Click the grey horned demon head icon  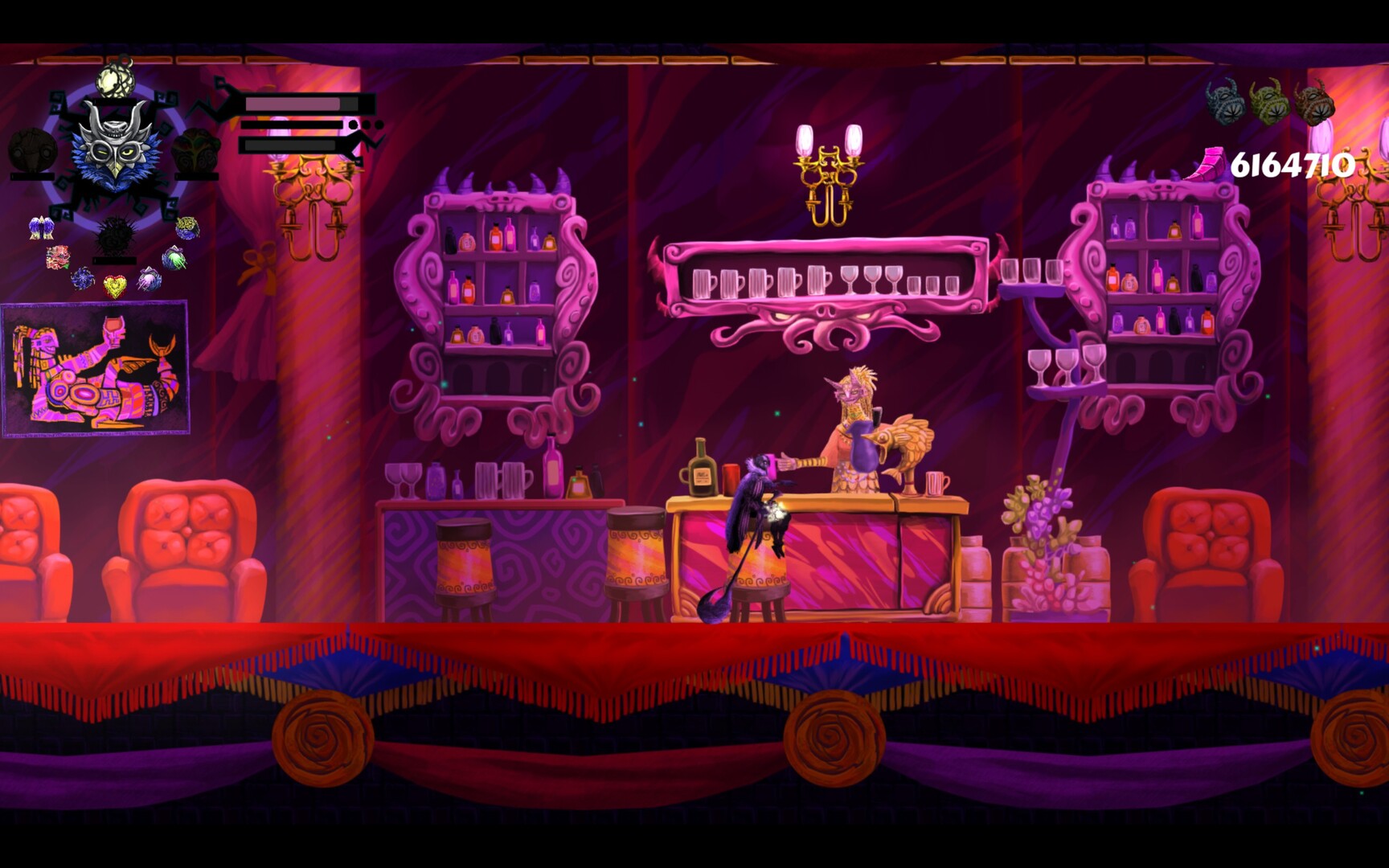pyautogui.click(x=1225, y=102)
